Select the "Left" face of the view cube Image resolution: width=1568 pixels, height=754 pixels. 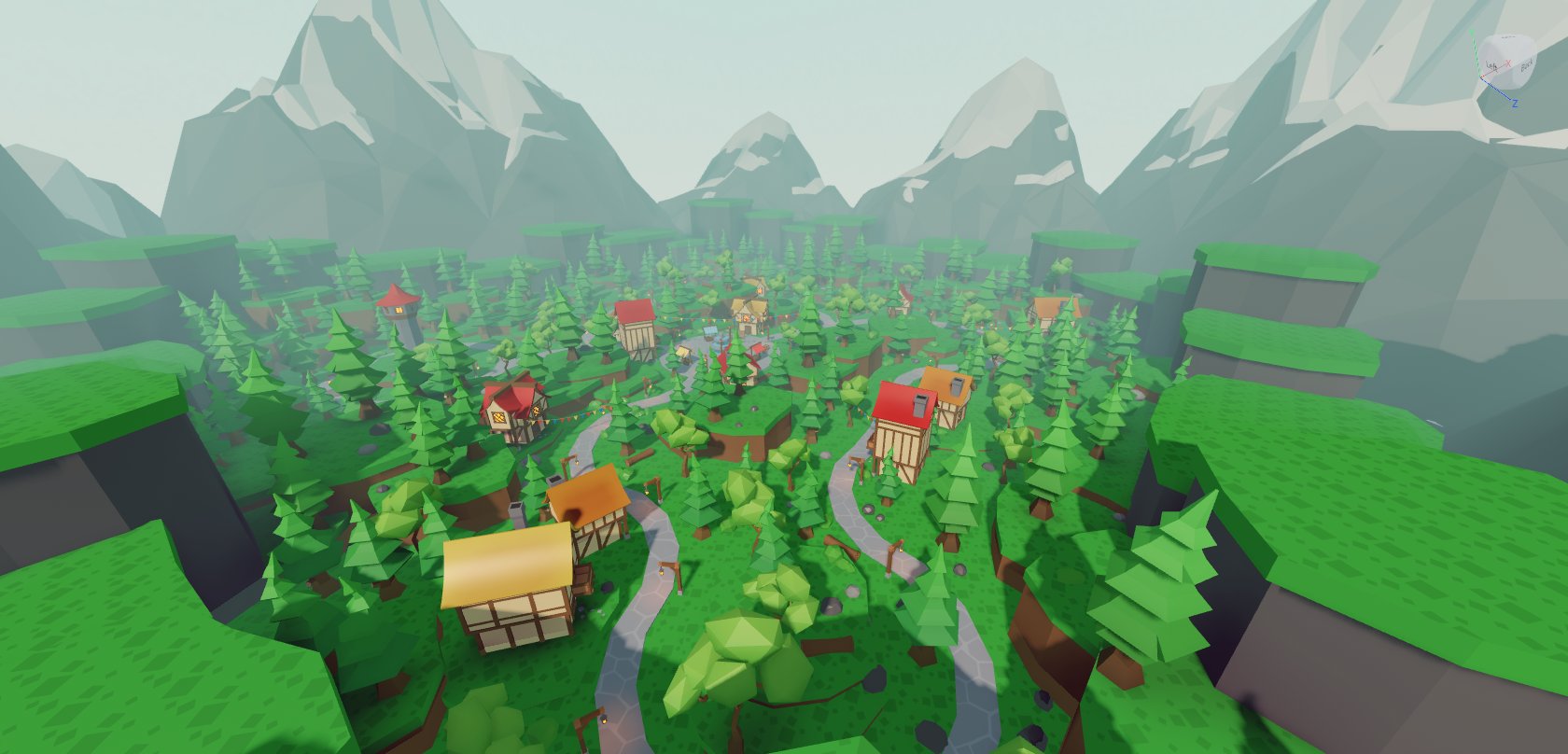(1492, 67)
